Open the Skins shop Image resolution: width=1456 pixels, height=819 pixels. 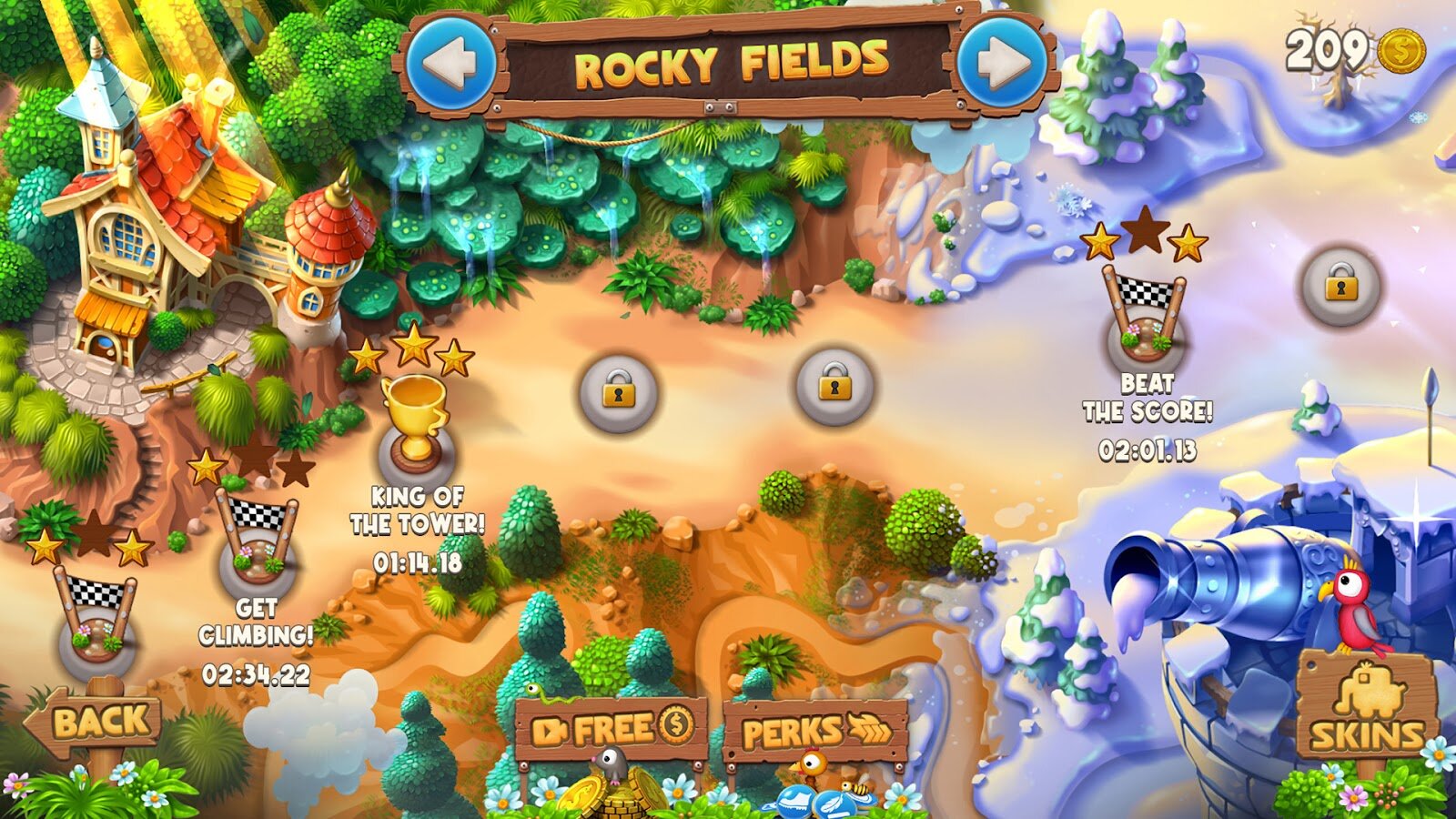[x=1366, y=716]
